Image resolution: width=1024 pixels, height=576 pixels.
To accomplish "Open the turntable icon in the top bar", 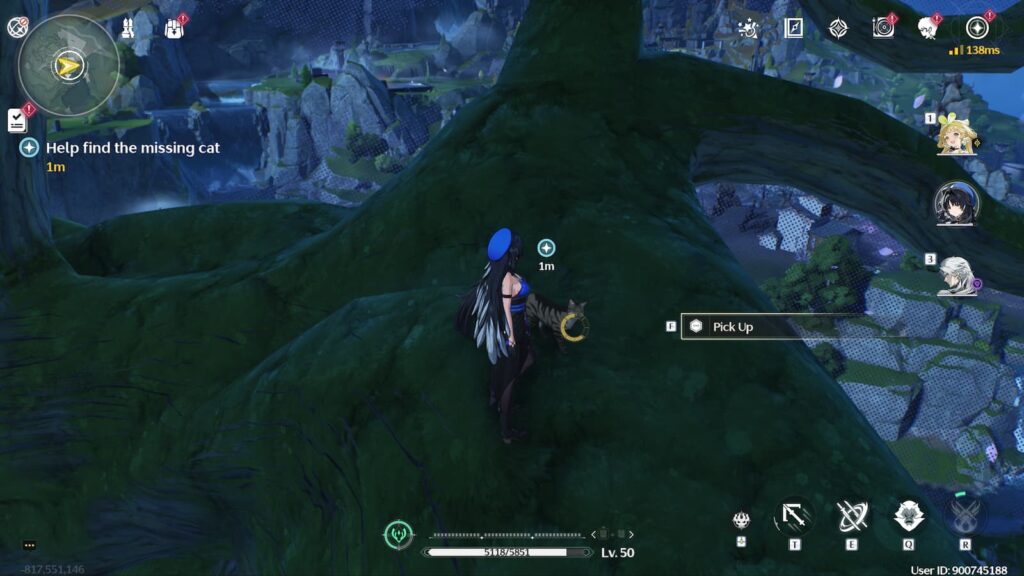I will click(x=883, y=28).
